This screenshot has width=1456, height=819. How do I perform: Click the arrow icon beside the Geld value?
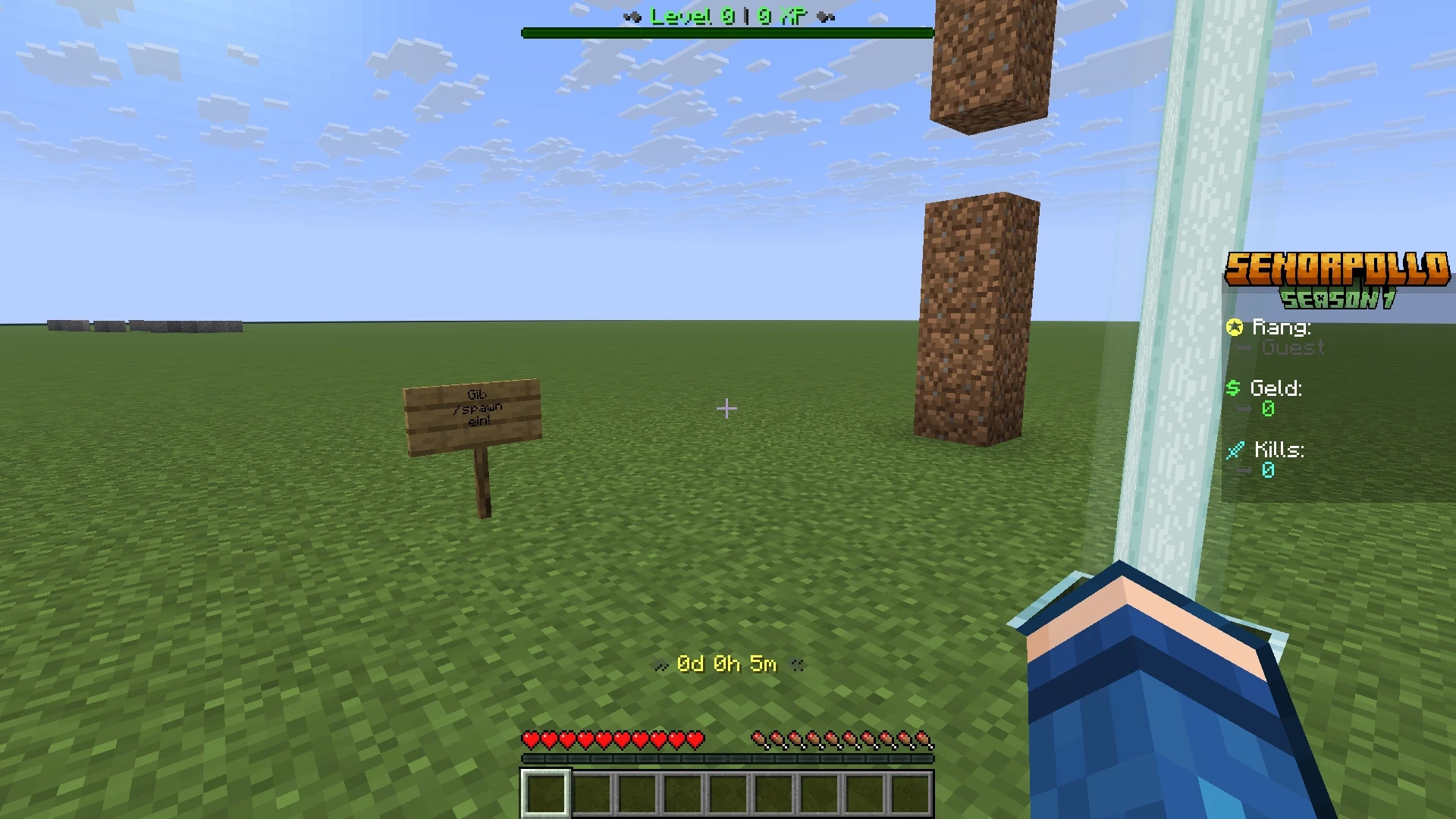(x=1244, y=409)
